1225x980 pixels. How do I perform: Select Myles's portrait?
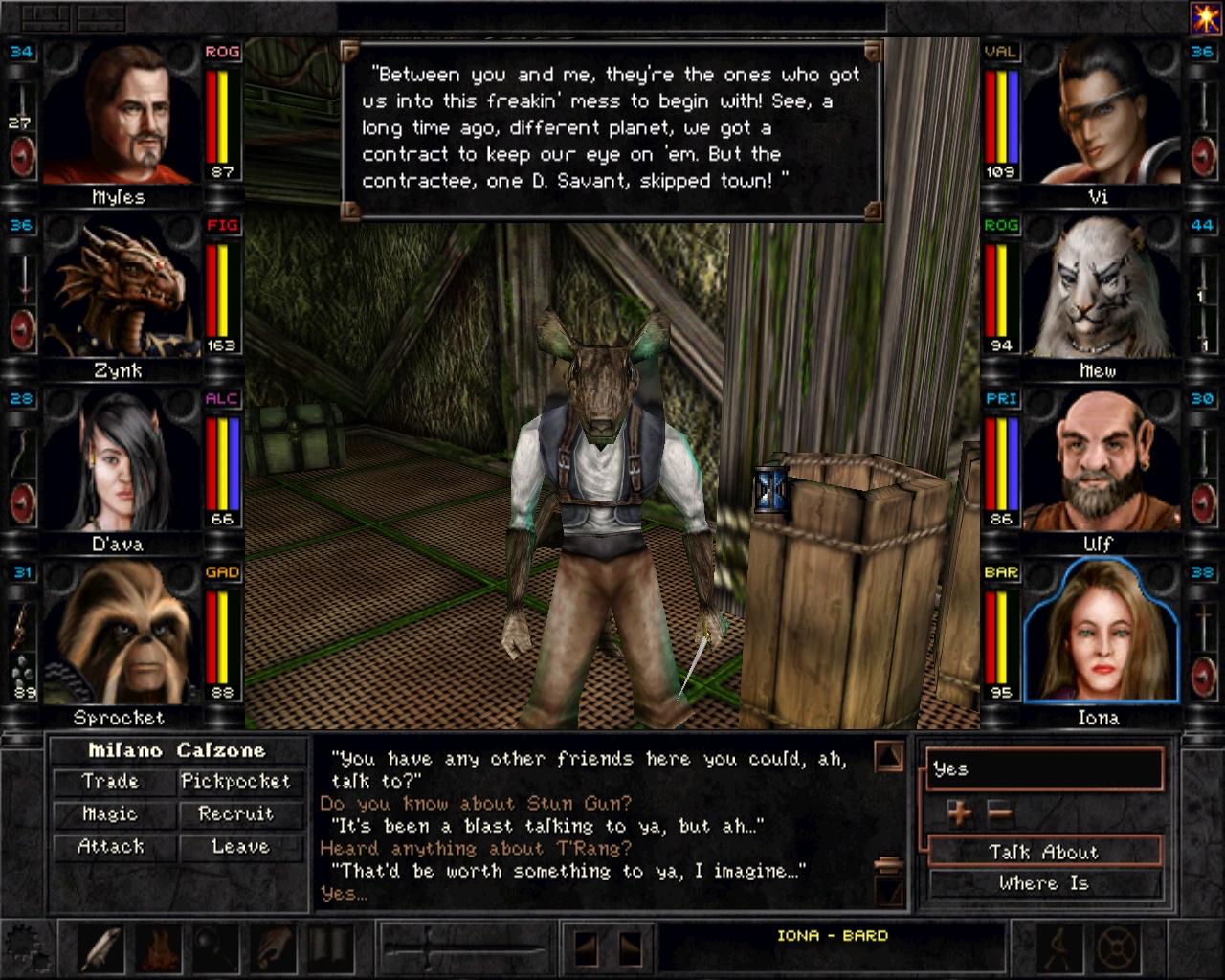click(x=119, y=115)
